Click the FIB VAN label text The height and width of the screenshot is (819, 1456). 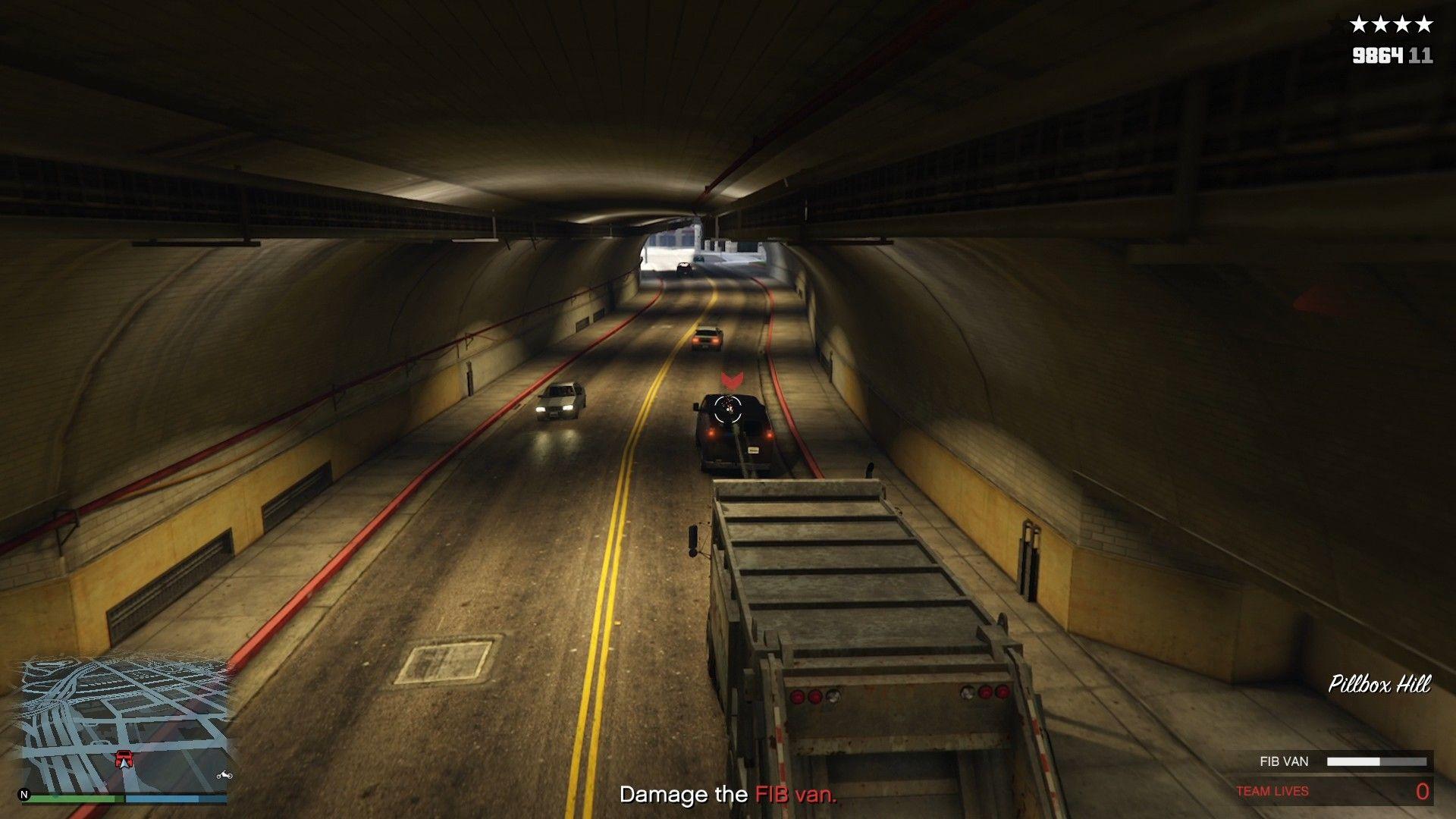tap(1283, 761)
